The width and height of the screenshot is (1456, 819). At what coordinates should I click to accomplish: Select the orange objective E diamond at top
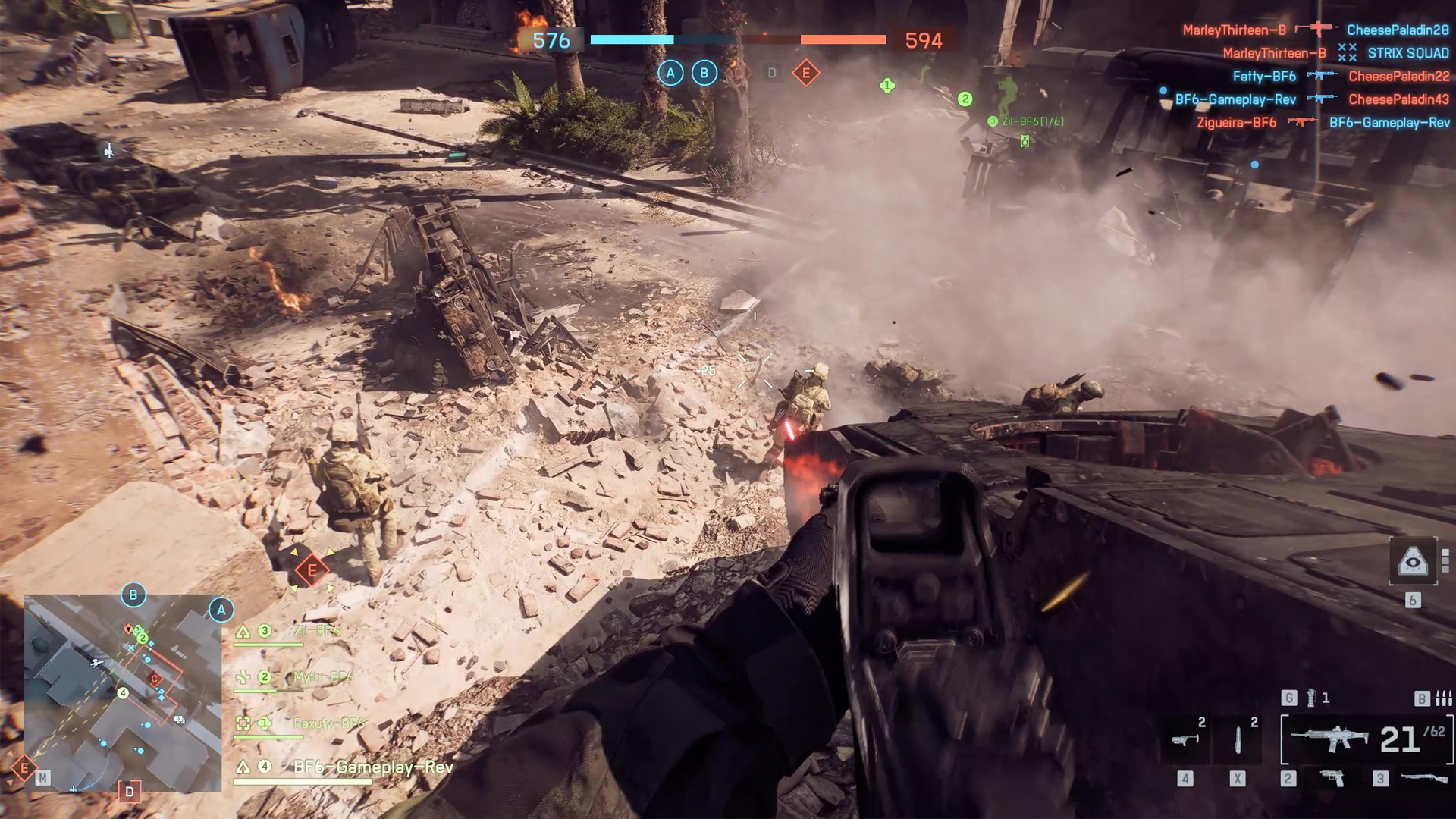click(x=805, y=74)
